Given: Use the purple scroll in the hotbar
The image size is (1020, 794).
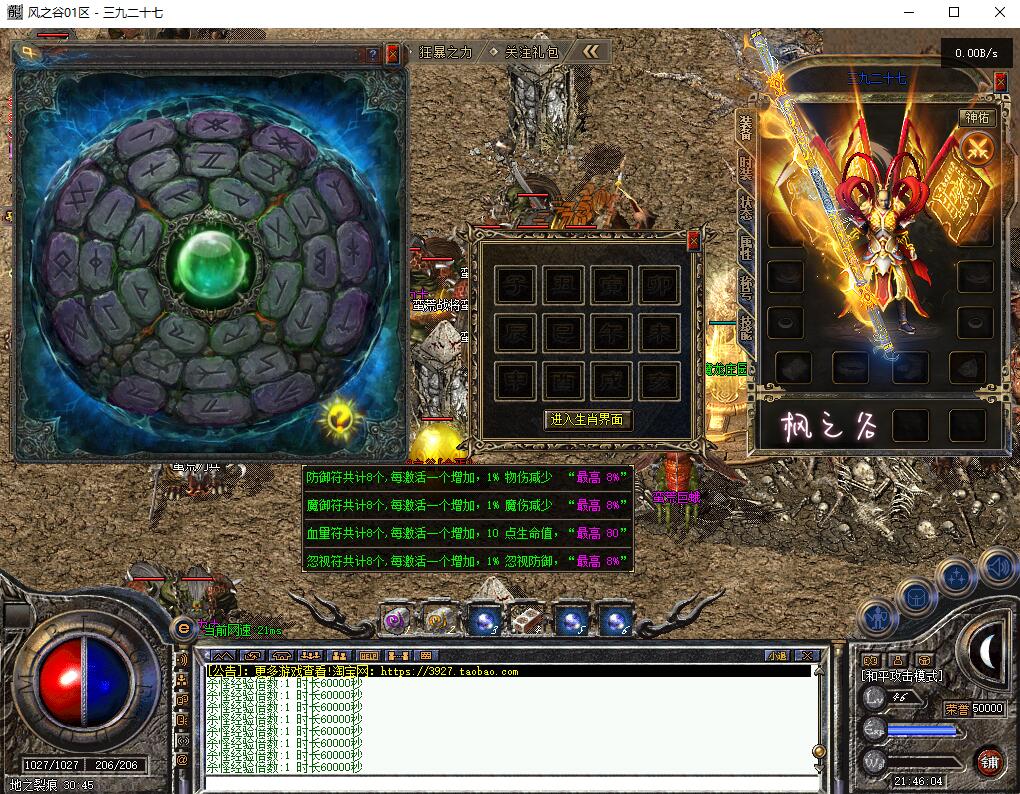Looking at the screenshot, I should point(394,620).
